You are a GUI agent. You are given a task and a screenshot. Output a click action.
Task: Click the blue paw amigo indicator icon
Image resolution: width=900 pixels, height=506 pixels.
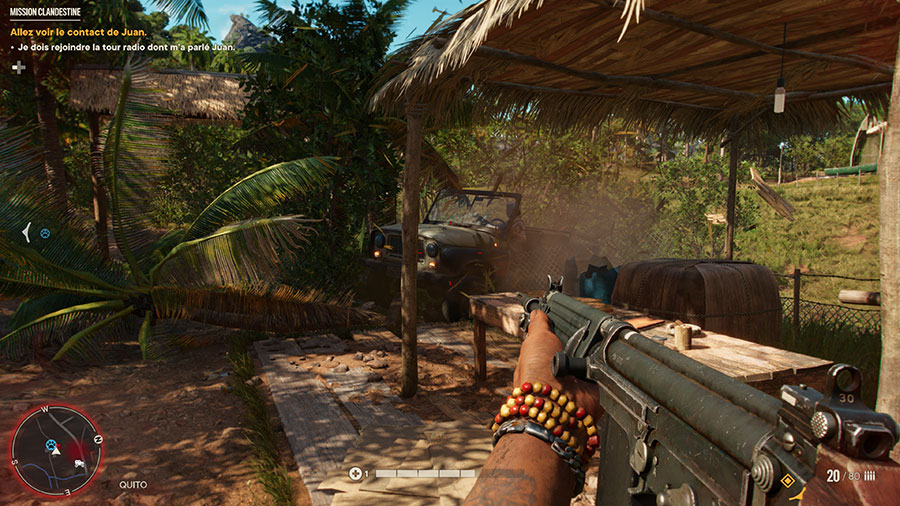(45, 233)
